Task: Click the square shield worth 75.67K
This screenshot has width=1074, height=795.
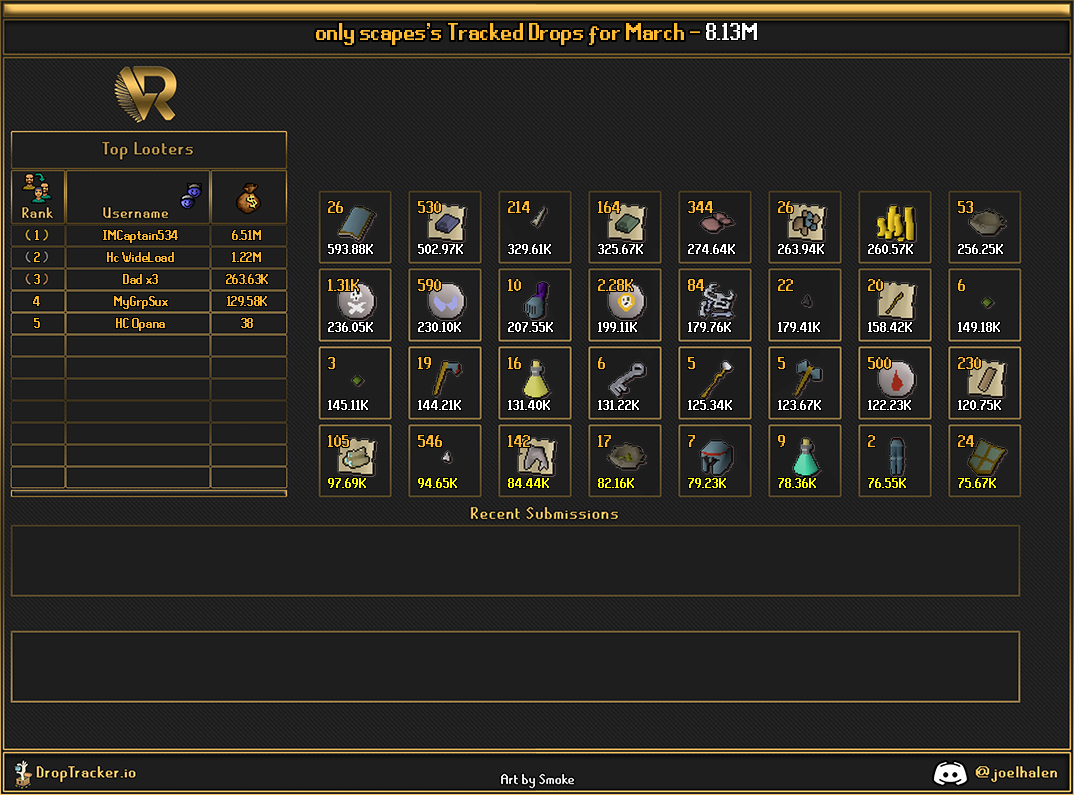Action: point(984,461)
